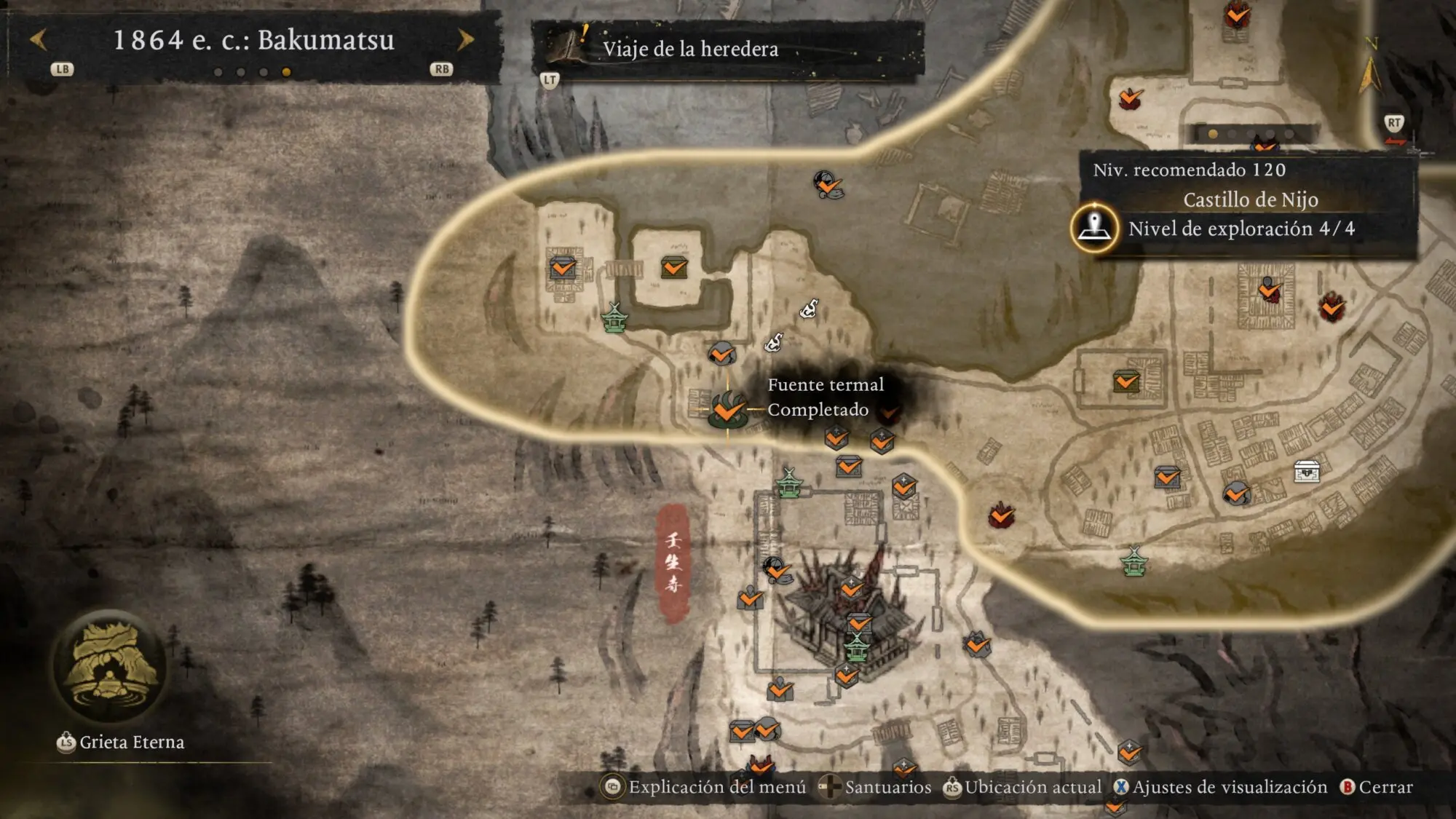
Task: Switch to the previous era with the left arrow
Action: (x=38, y=39)
